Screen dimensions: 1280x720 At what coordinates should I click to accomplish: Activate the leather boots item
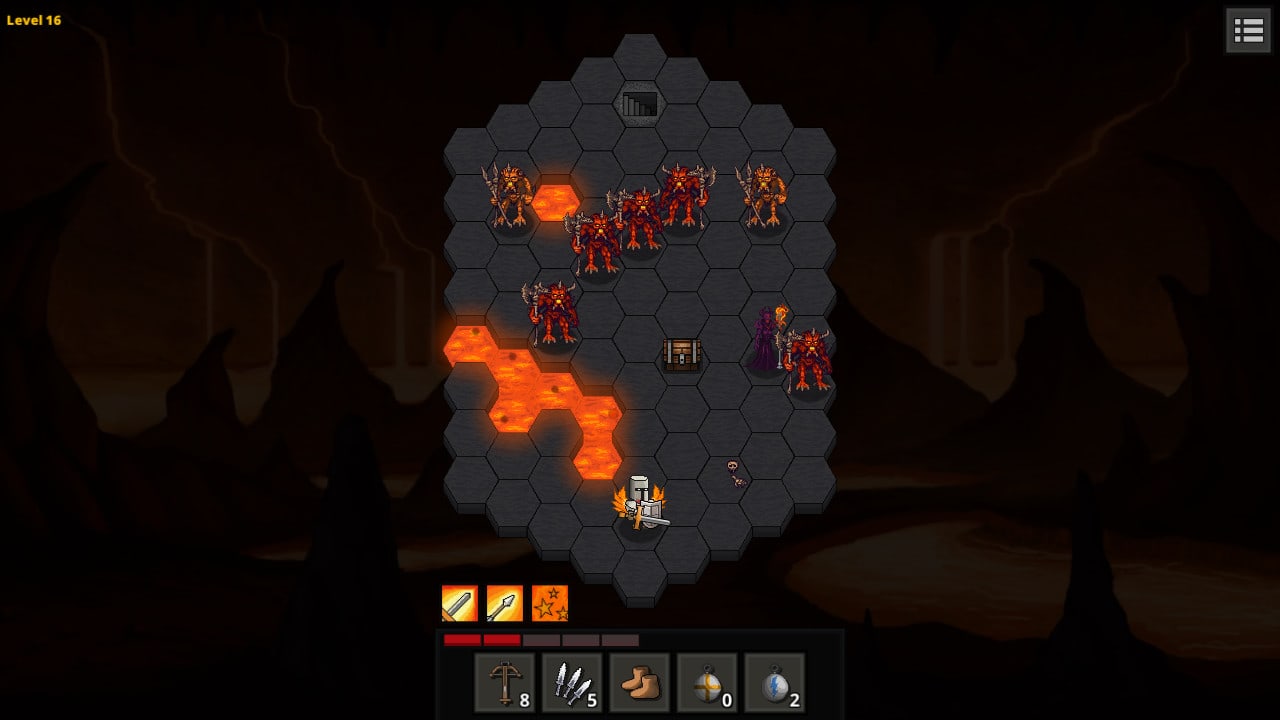pyautogui.click(x=639, y=683)
